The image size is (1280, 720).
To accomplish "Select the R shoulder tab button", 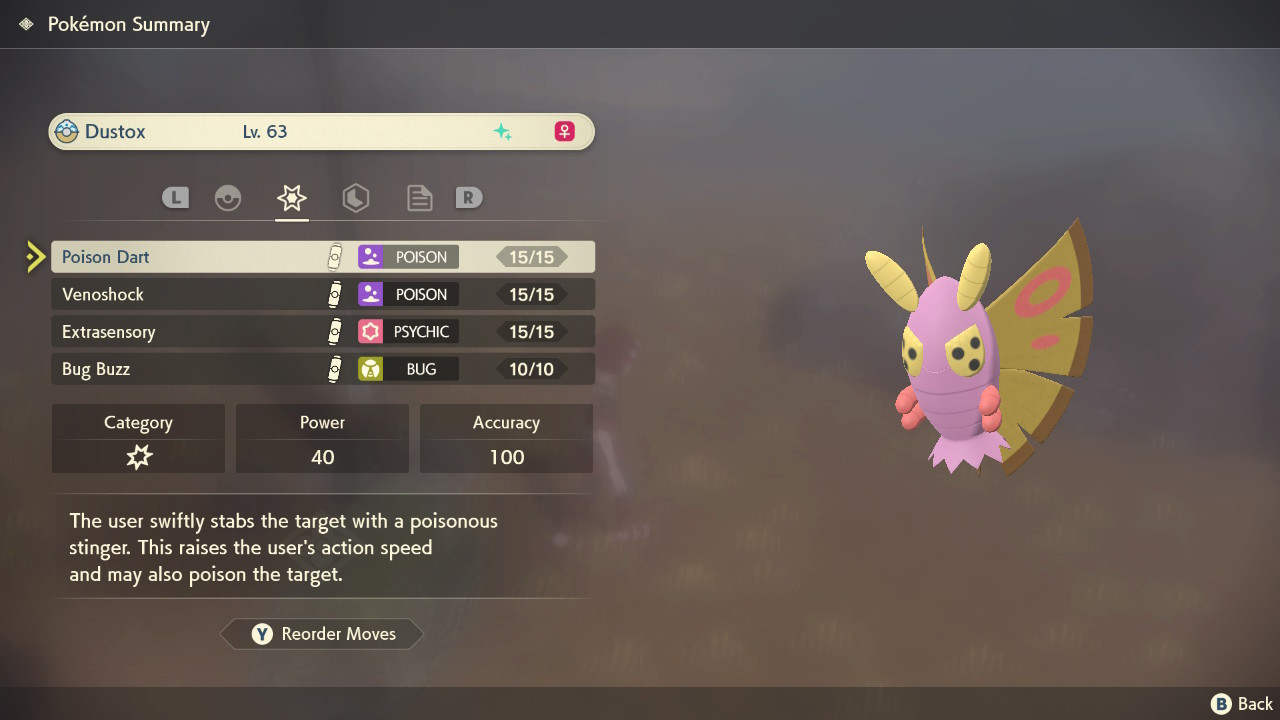I will click(x=469, y=197).
